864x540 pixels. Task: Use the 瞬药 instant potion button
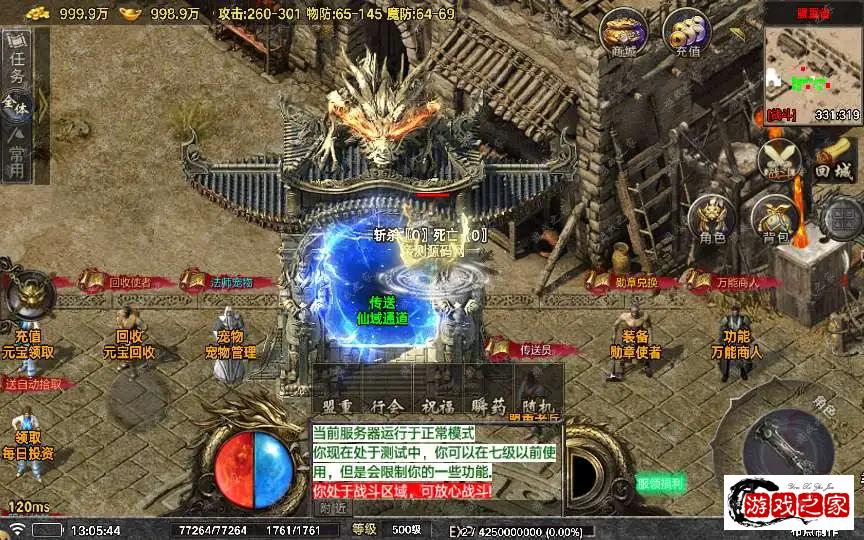pyautogui.click(x=489, y=407)
